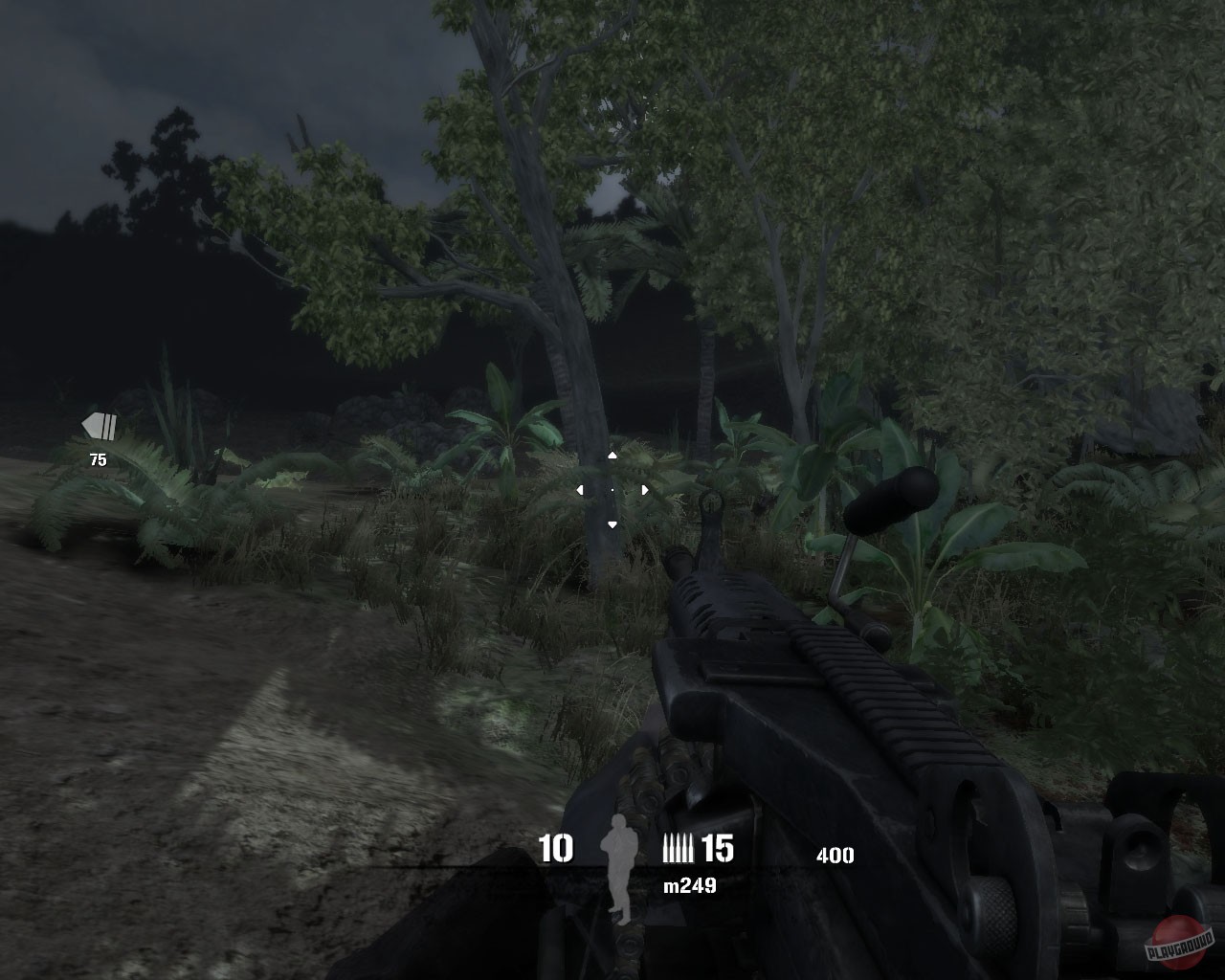Expand the lower crosshair arrow
1225x980 pixels.
pyautogui.click(x=612, y=523)
